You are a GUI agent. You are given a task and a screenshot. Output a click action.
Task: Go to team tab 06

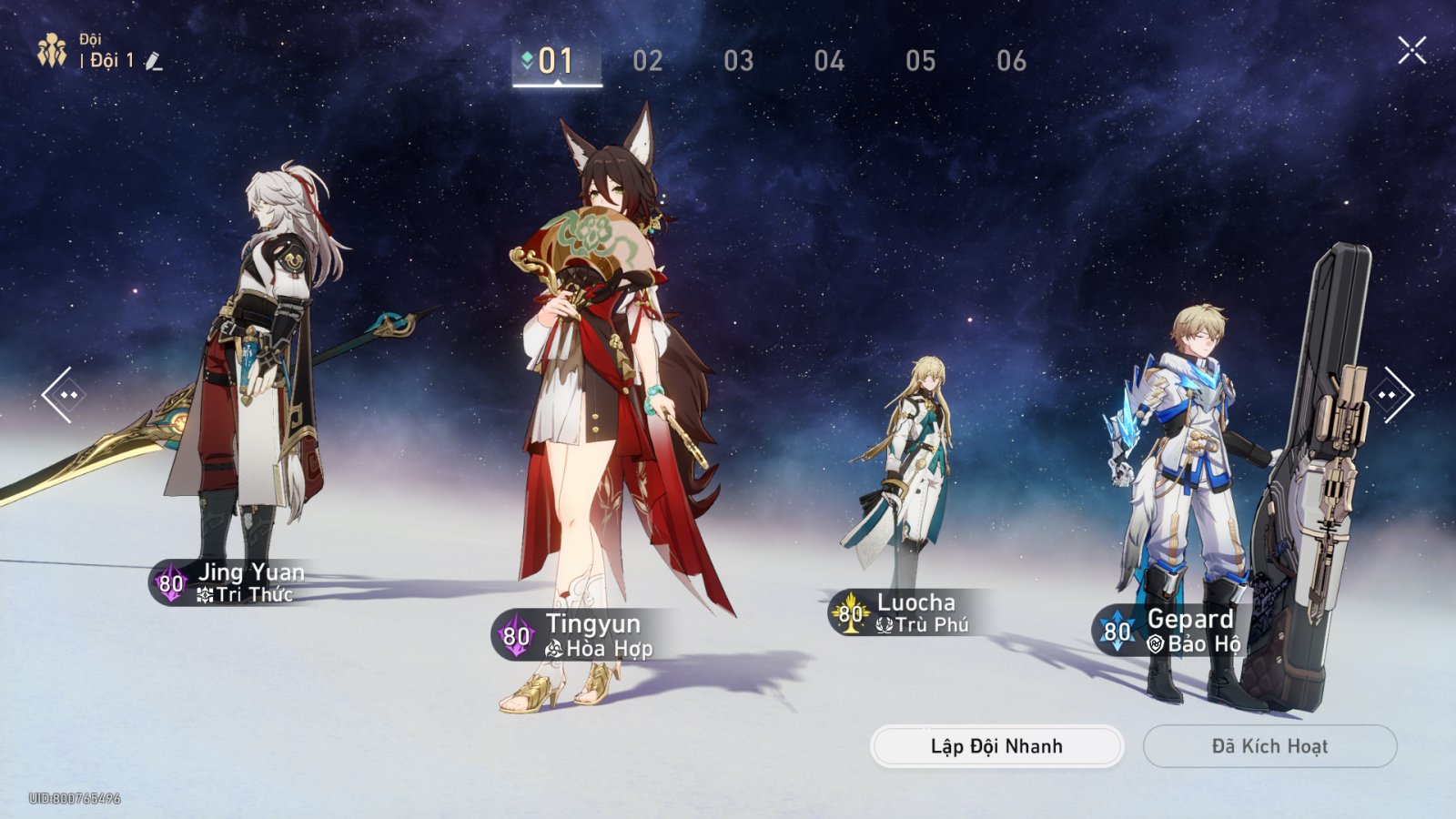[1011, 61]
